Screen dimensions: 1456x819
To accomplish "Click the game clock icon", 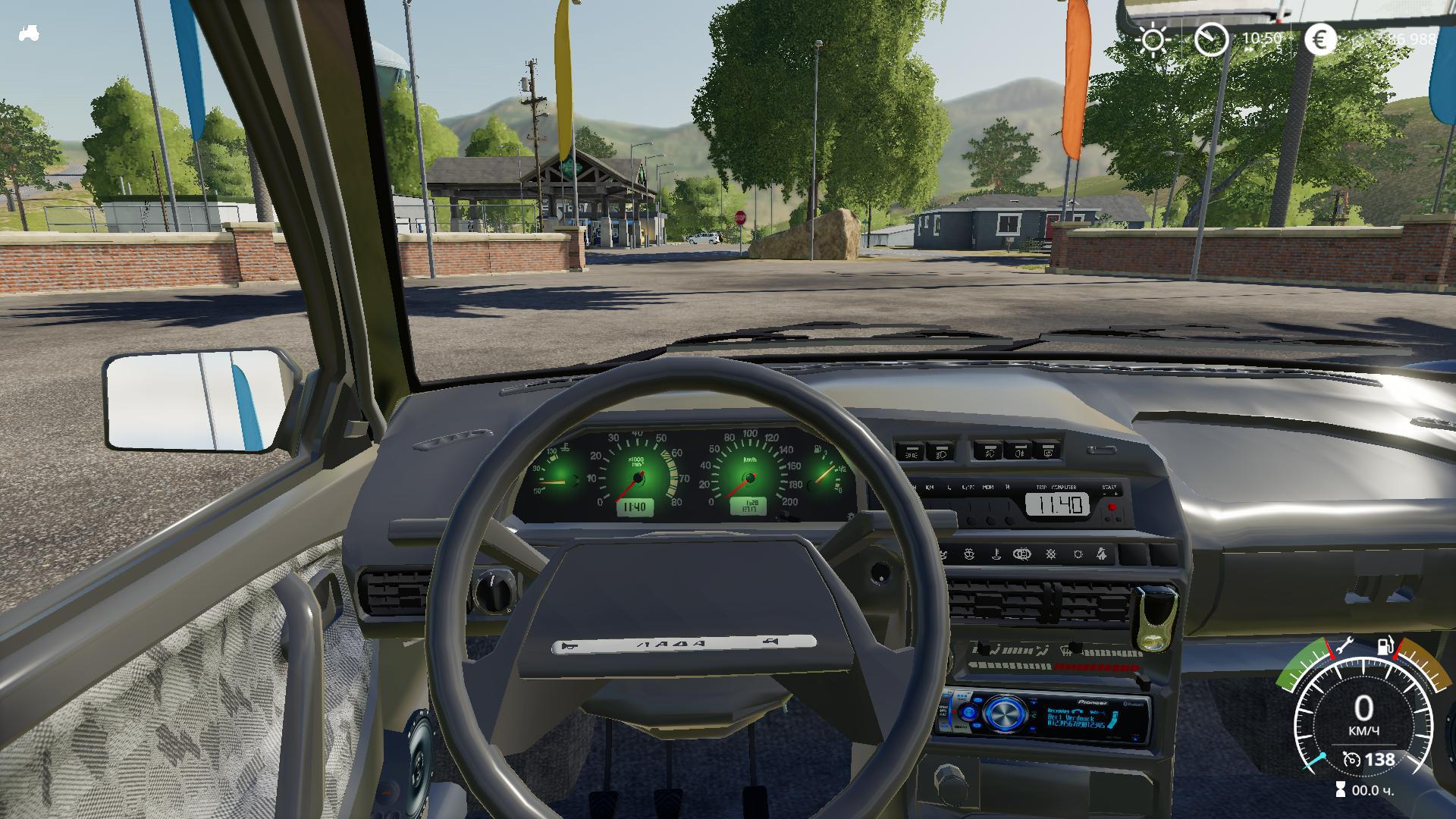I will pyautogui.click(x=1211, y=39).
